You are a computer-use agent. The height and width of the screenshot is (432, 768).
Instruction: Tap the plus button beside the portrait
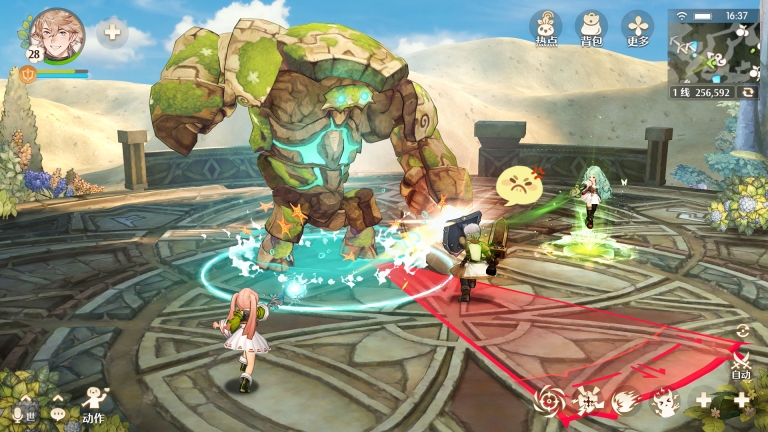[x=112, y=32]
